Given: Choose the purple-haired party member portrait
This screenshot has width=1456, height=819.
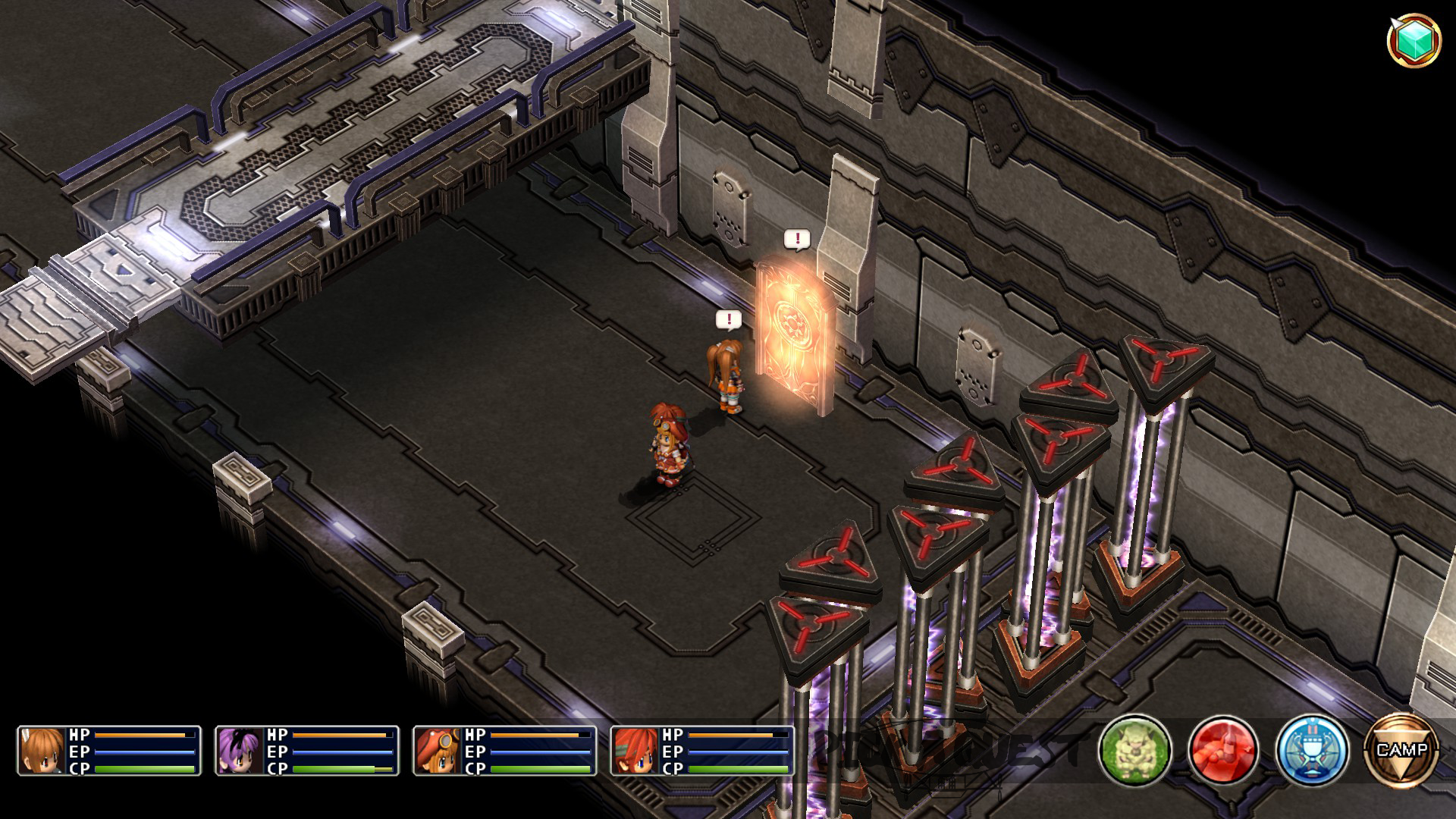Looking at the screenshot, I should click(241, 751).
